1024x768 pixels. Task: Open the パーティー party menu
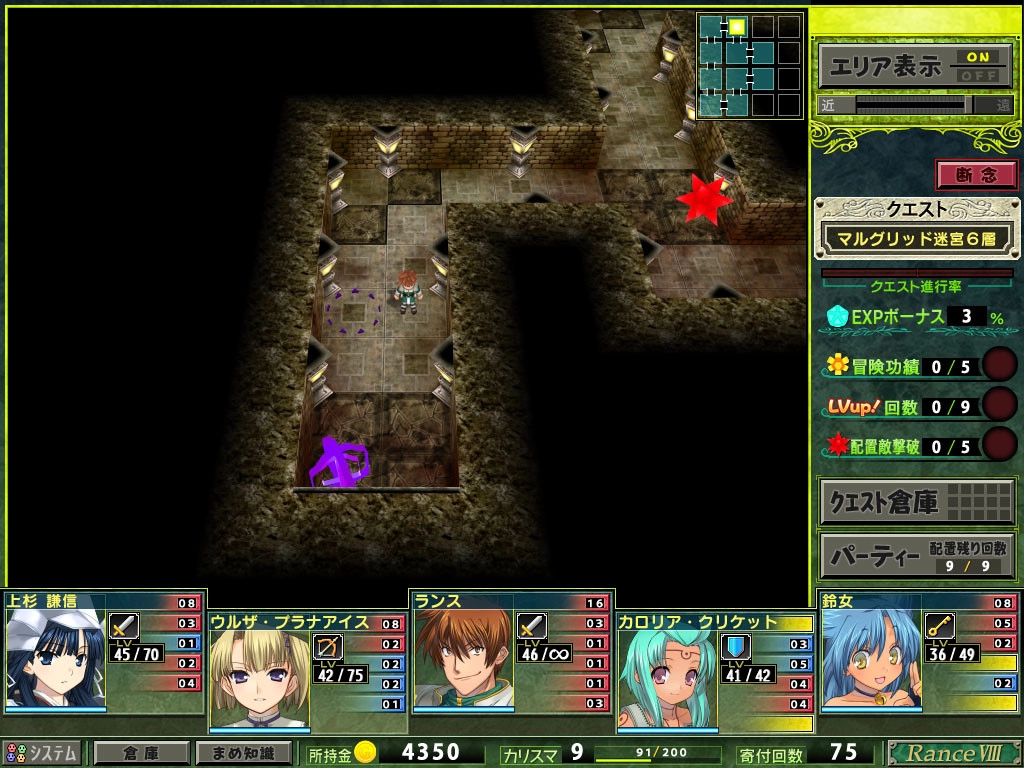(x=913, y=556)
